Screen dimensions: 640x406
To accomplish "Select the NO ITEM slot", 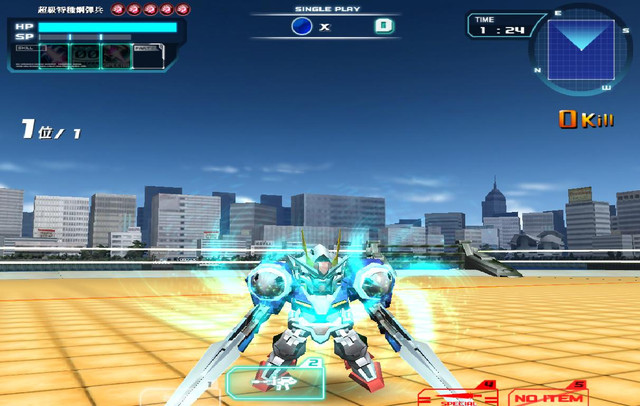I will (x=548, y=395).
